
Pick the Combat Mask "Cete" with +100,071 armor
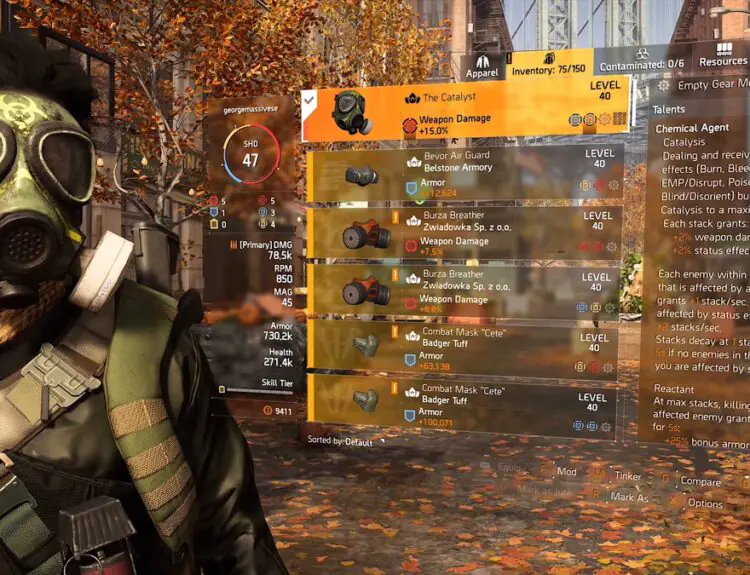467,400
